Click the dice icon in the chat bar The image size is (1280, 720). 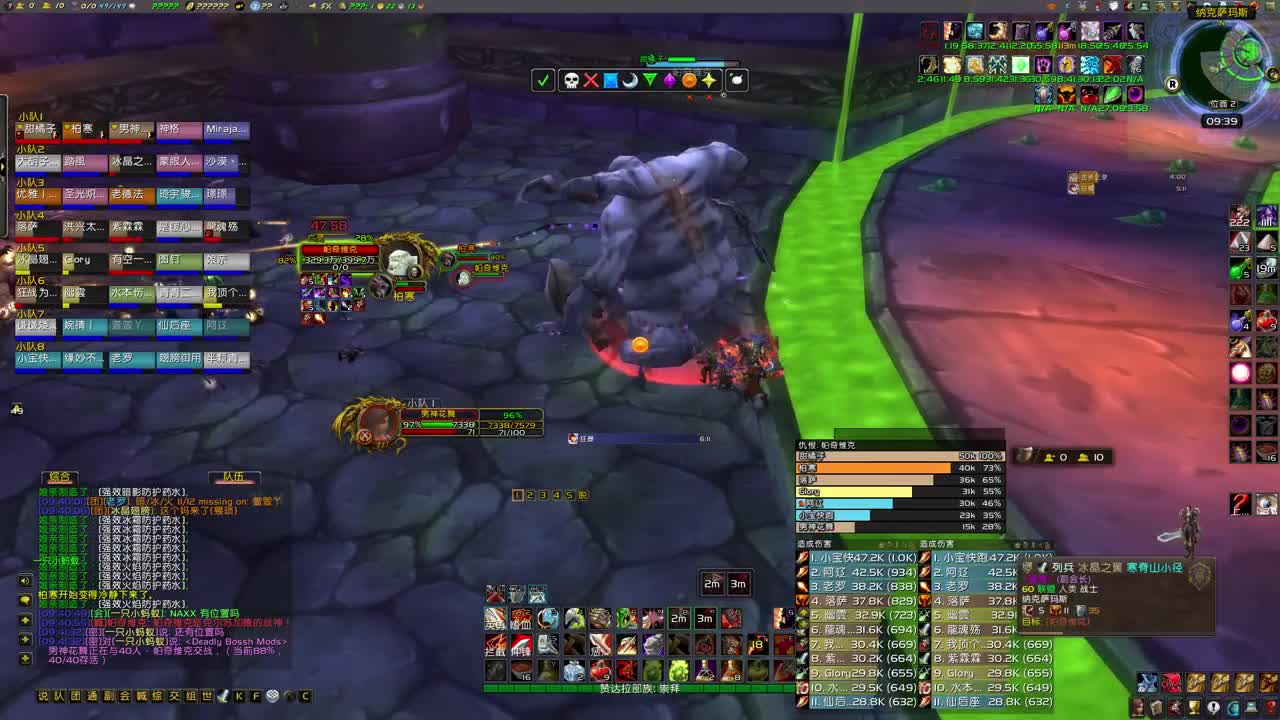273,697
